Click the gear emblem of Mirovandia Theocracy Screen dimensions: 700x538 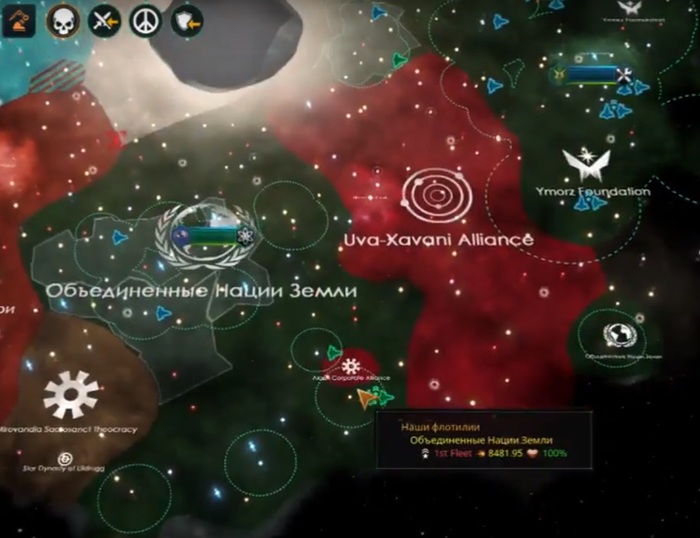coord(71,394)
